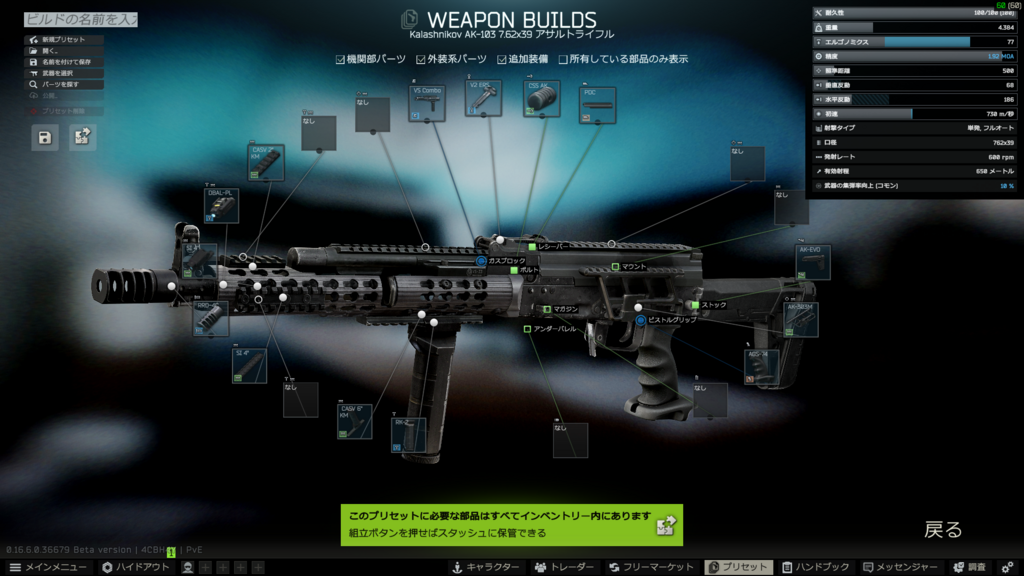Open a saved build (開く)
The height and width of the screenshot is (576, 1024).
click(50, 51)
